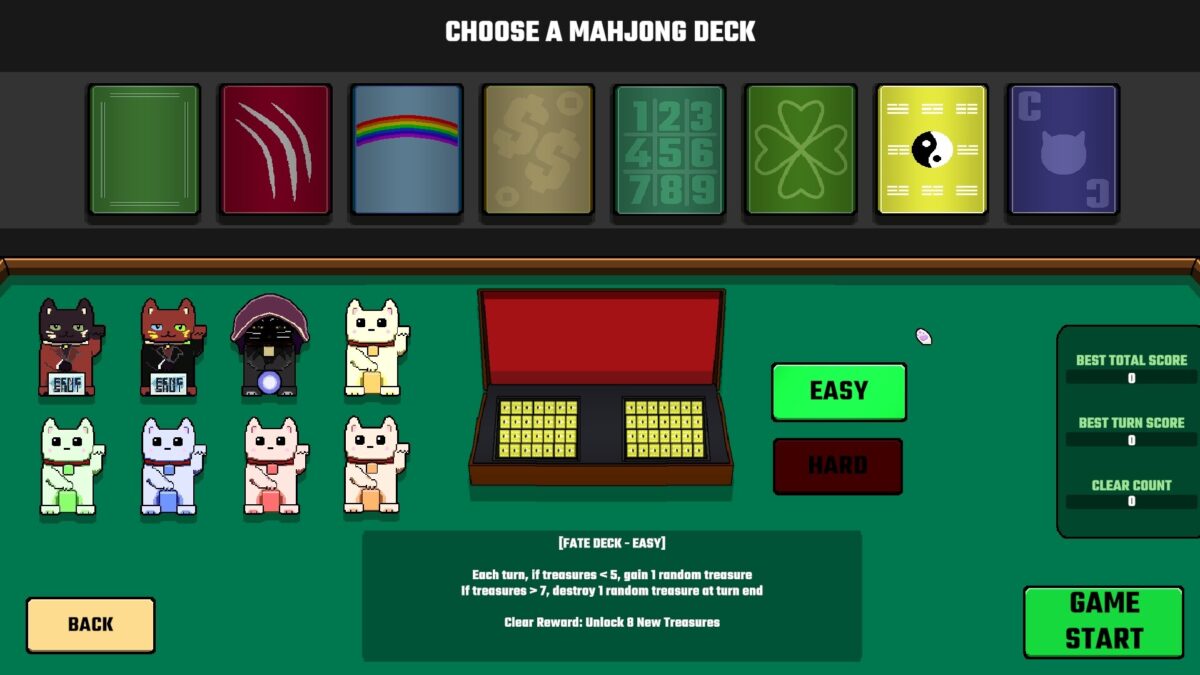This screenshot has width=1200, height=675.
Task: Pick the number grid deck
Action: point(669,149)
